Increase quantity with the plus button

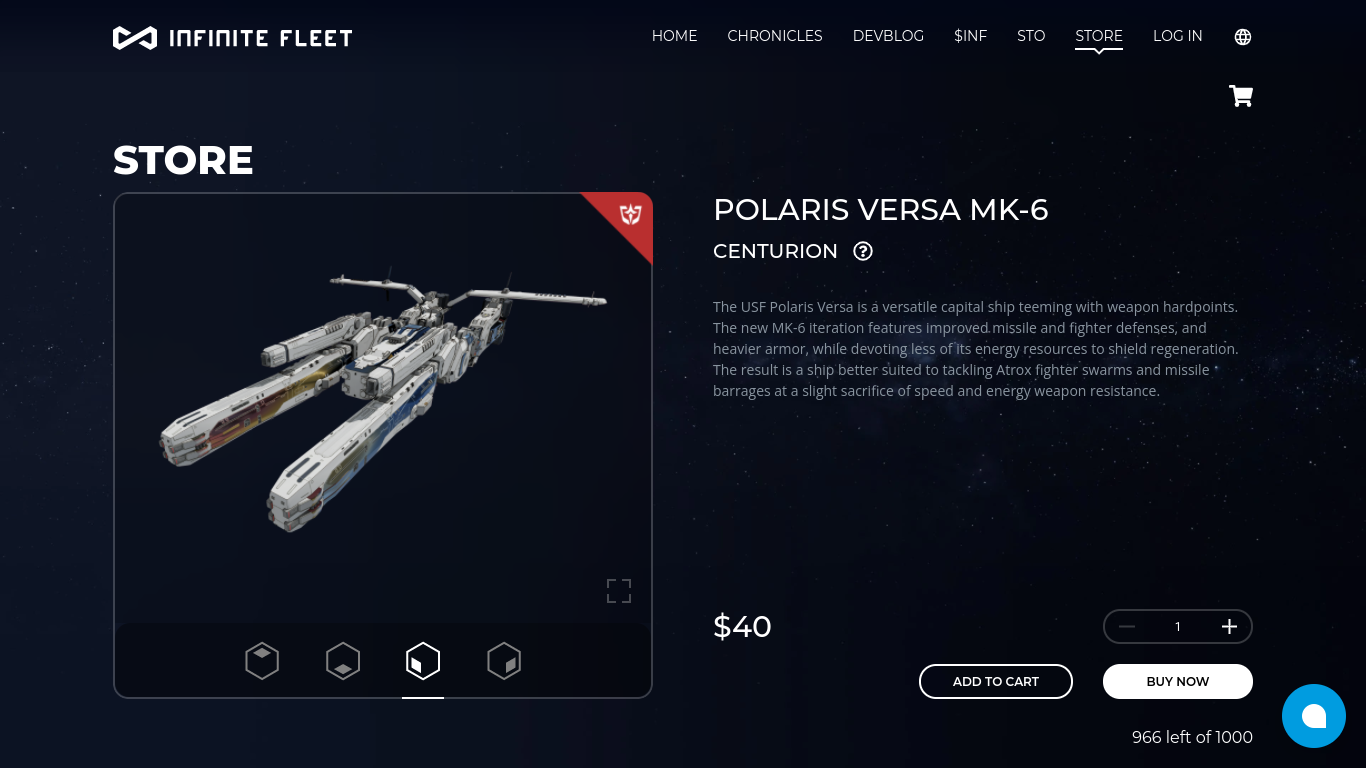click(1229, 627)
